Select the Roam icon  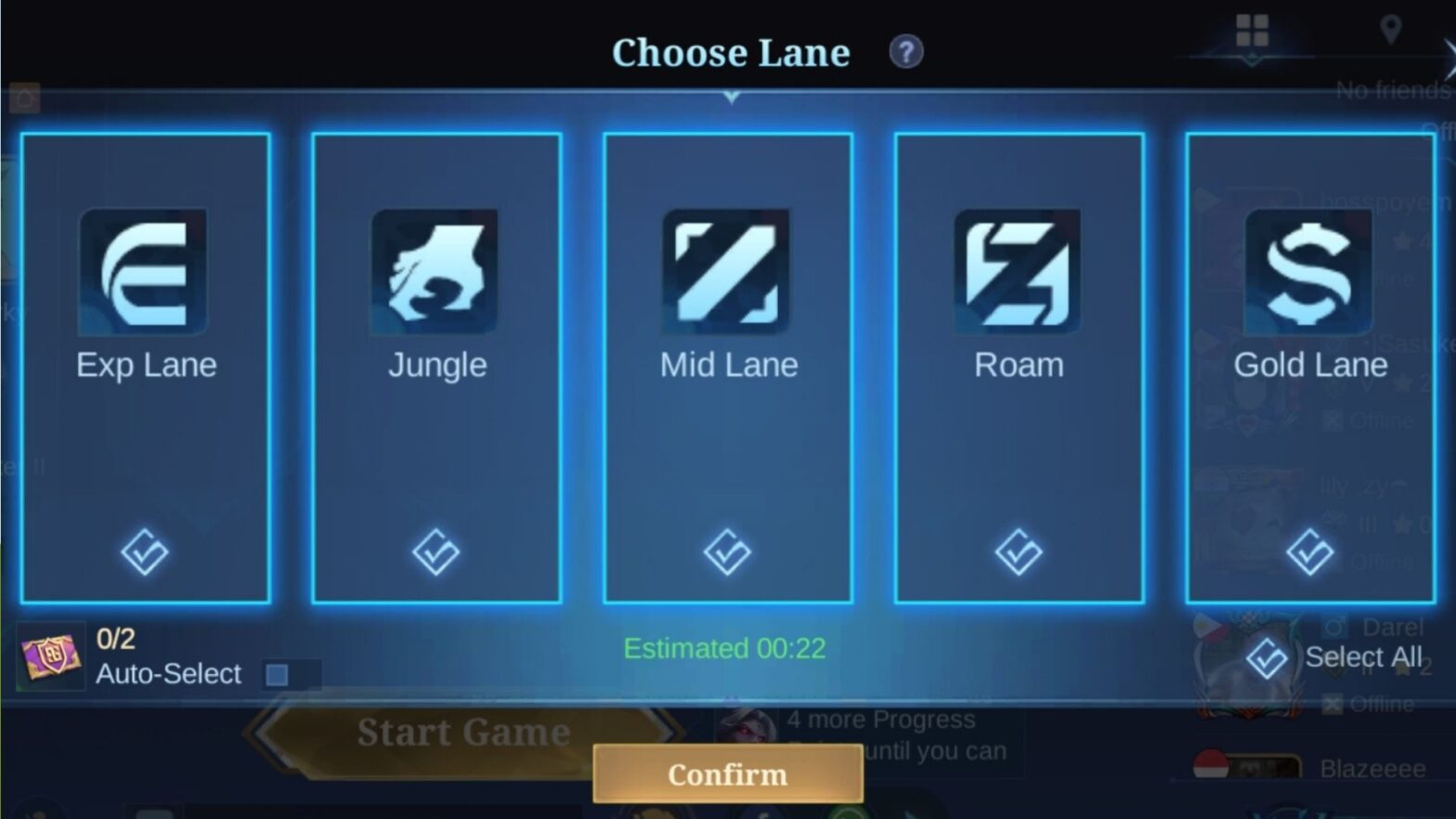point(1019,272)
